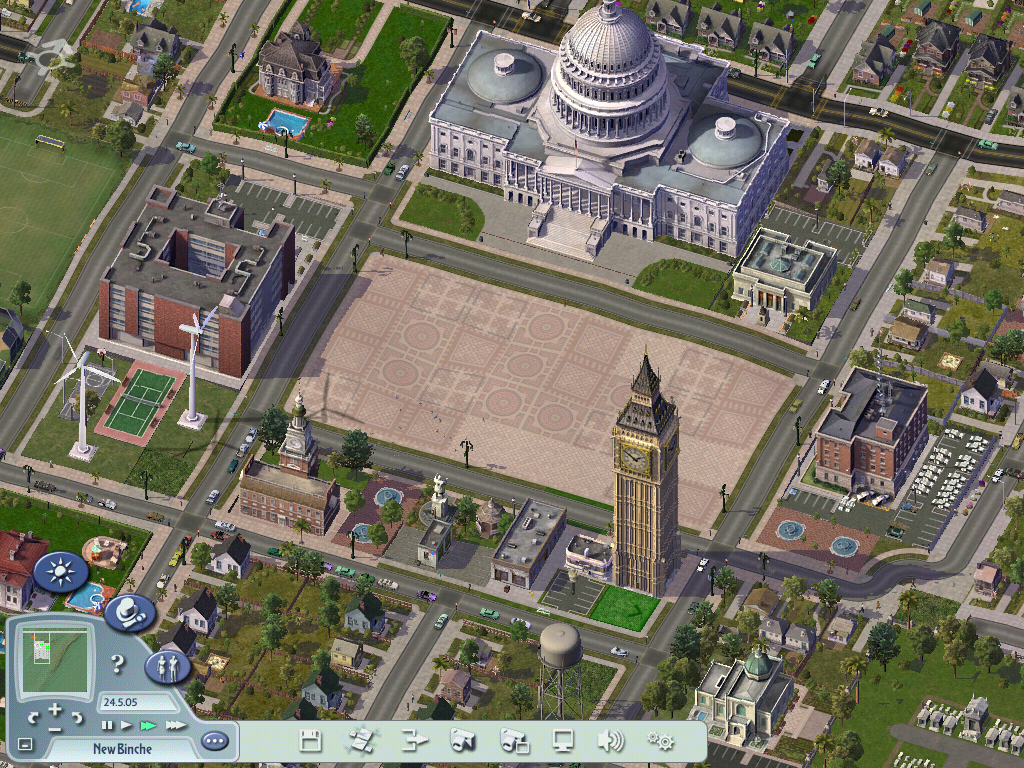Rotate the view clockwise

77,718
